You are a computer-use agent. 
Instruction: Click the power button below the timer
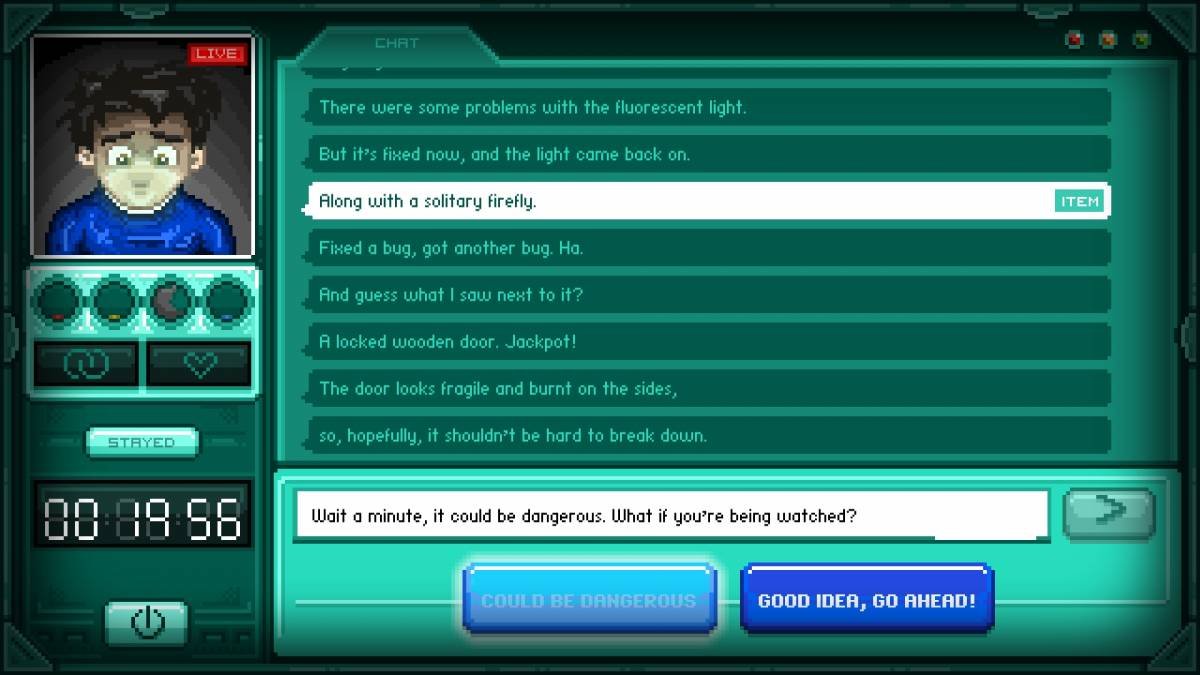(146, 623)
